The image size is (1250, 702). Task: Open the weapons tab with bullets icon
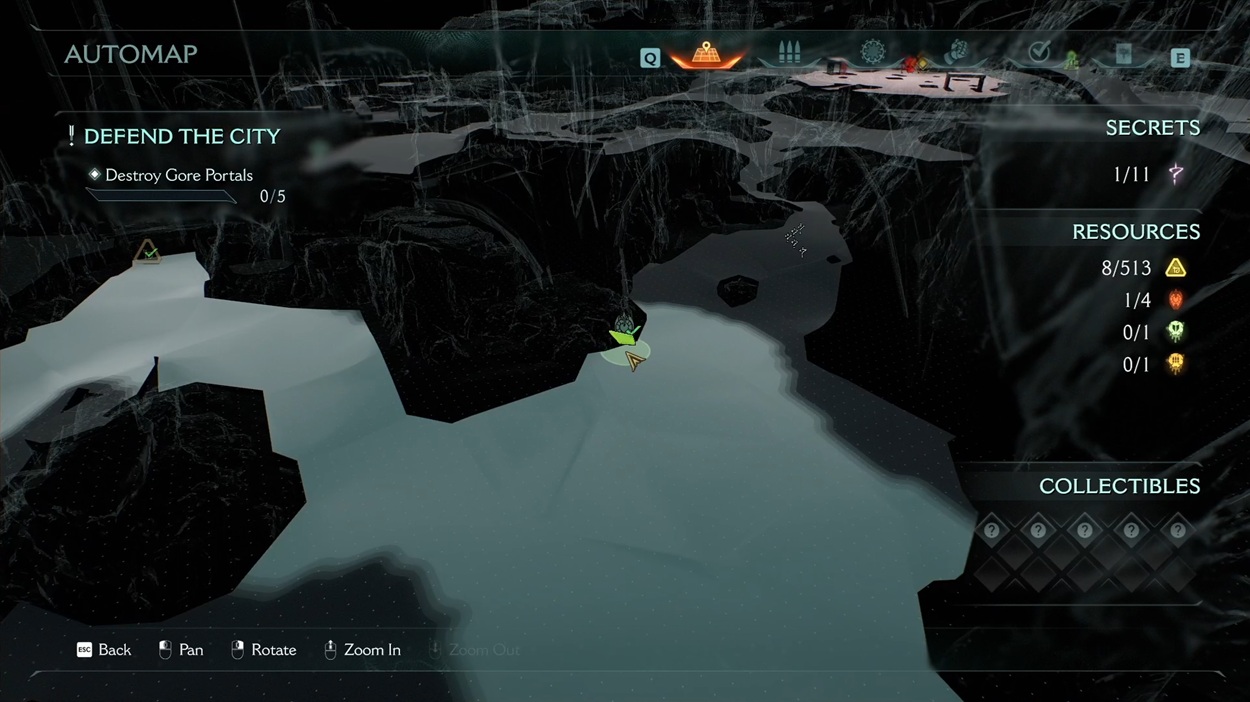(789, 54)
